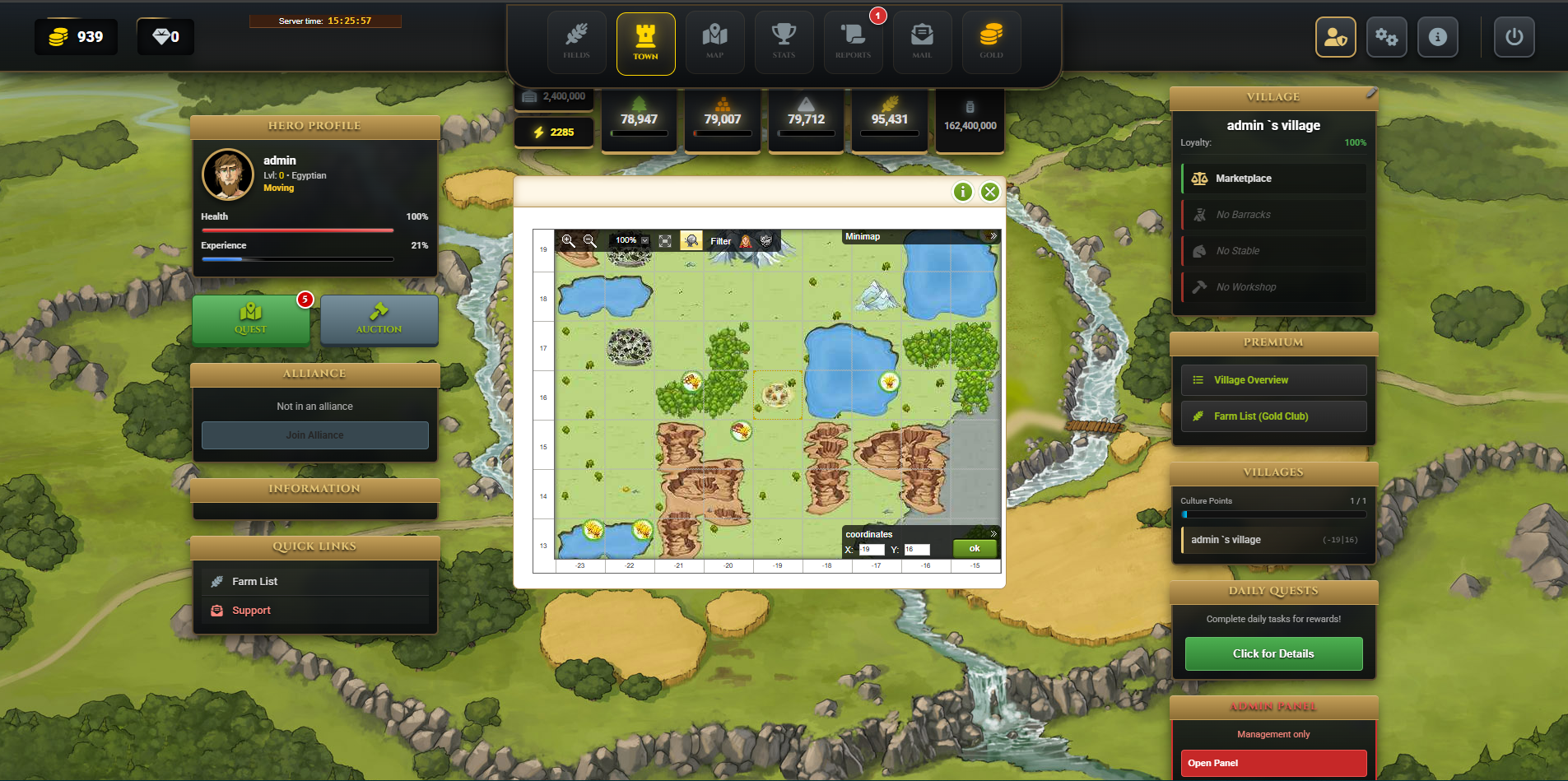
Task: Open the Quest menu
Action: pyautogui.click(x=251, y=321)
